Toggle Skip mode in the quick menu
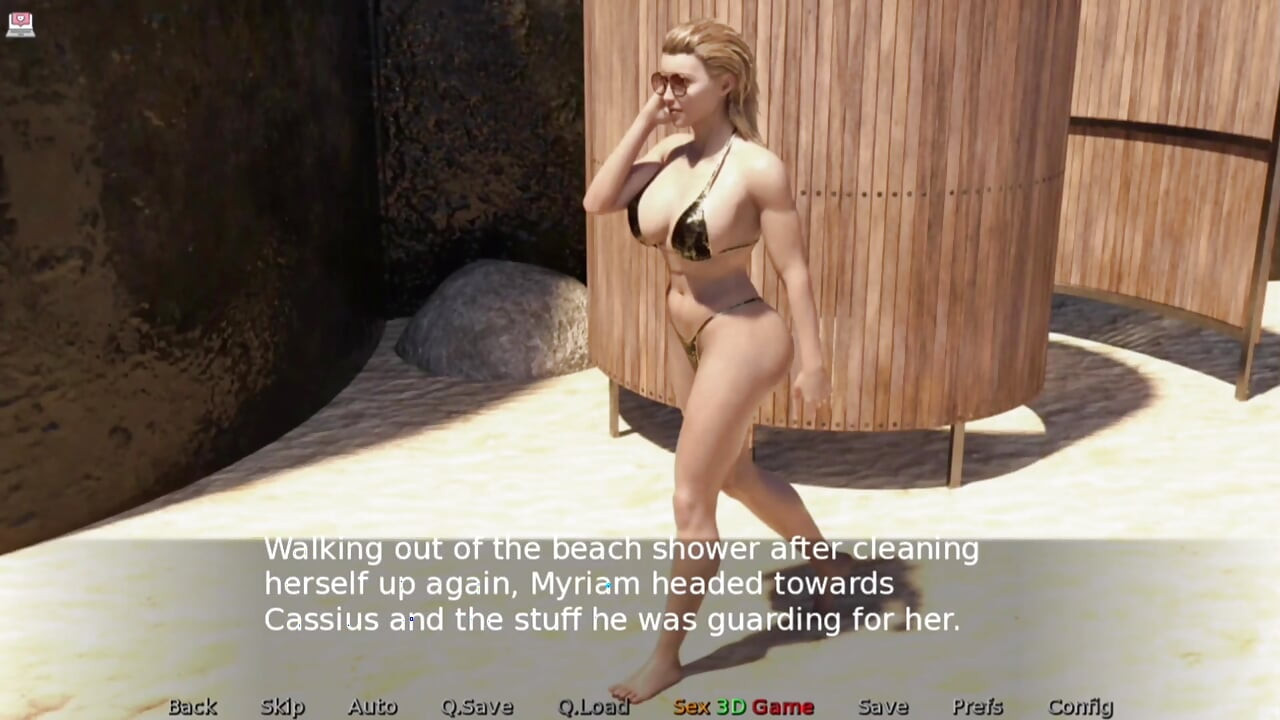 point(281,707)
